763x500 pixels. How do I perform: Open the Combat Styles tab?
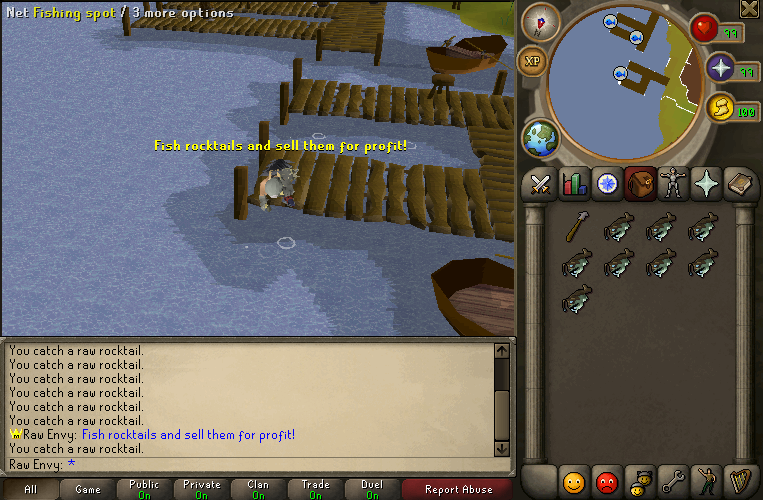541,184
